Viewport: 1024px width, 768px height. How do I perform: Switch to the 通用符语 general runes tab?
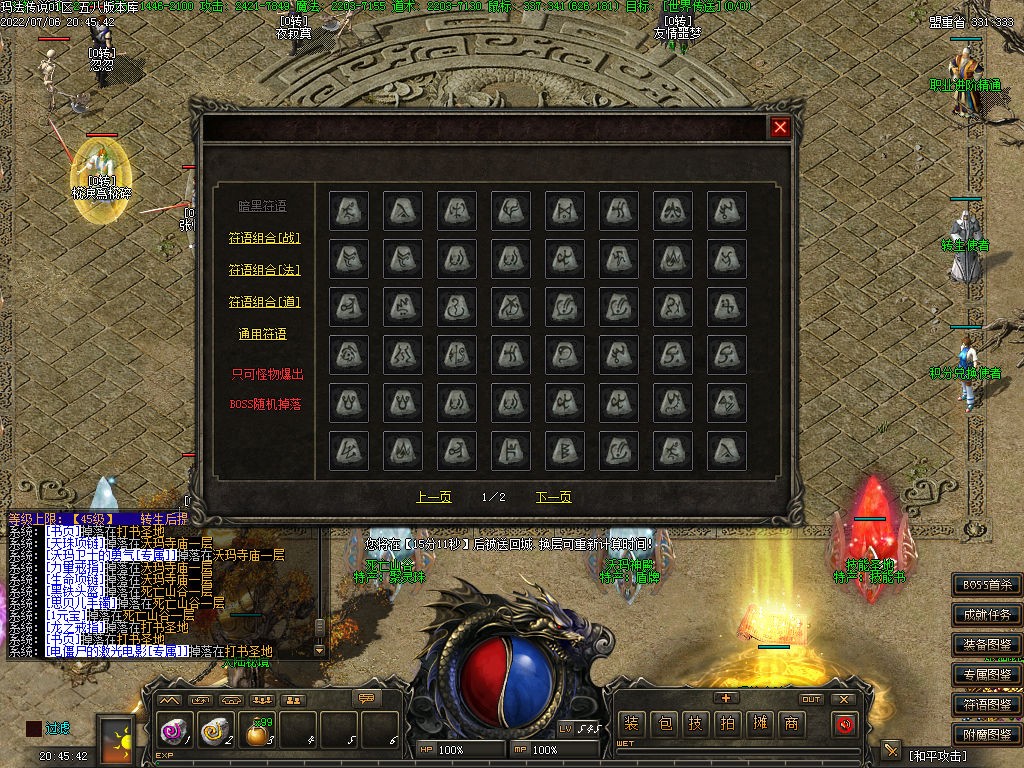tap(262, 334)
